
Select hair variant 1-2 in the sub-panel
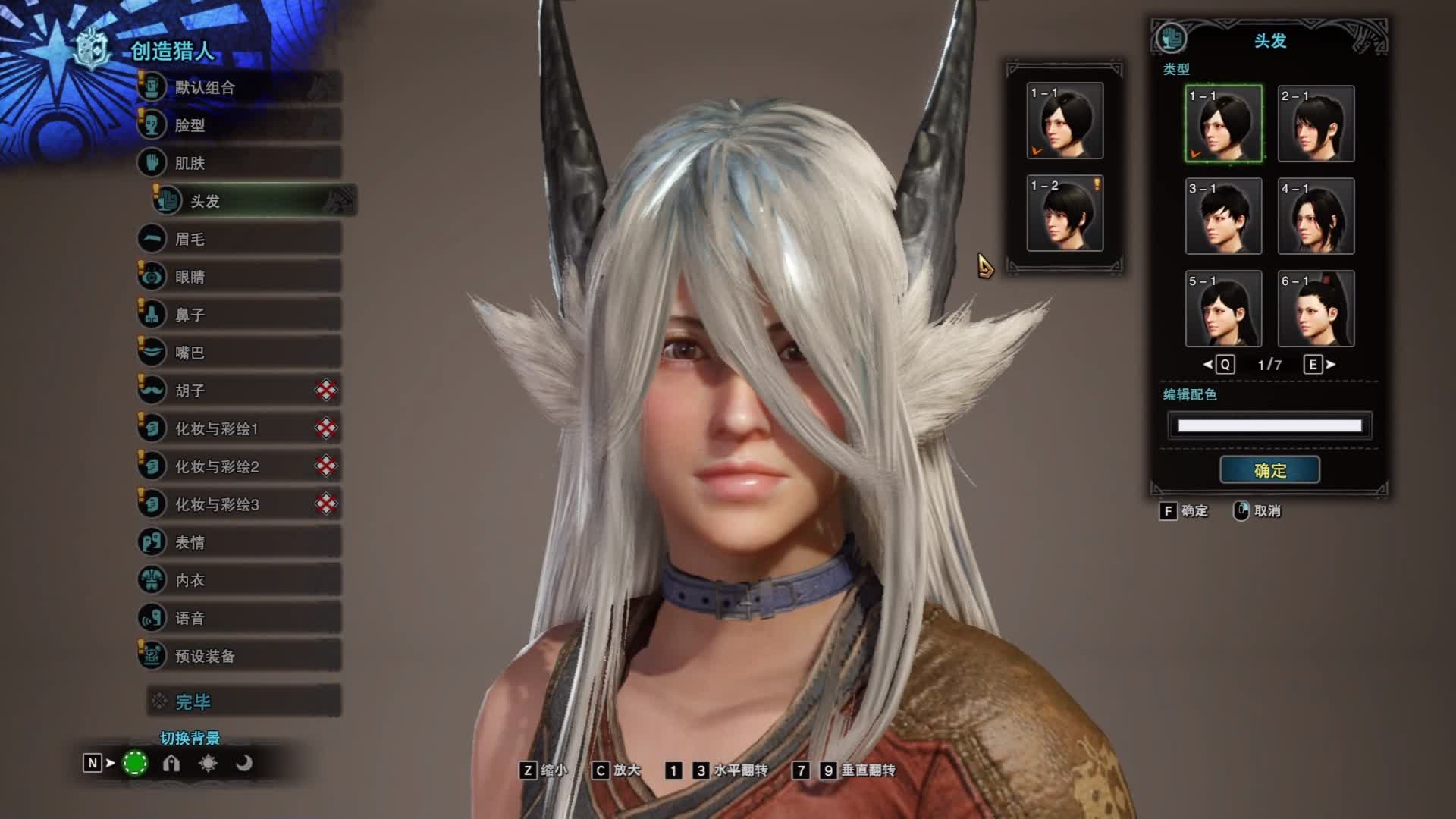1065,213
